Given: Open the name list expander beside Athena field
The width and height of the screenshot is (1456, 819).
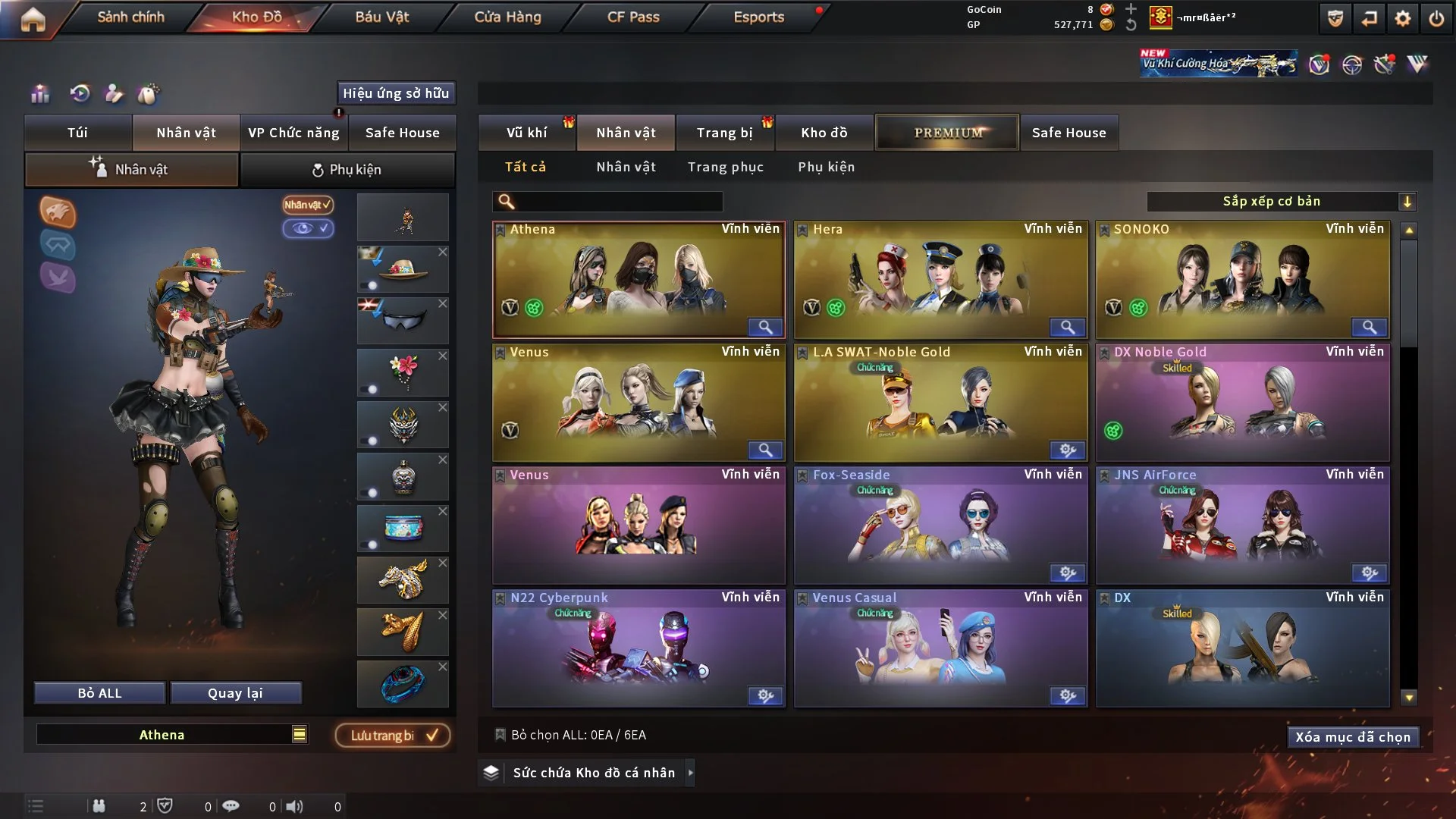Looking at the screenshot, I should (300, 734).
